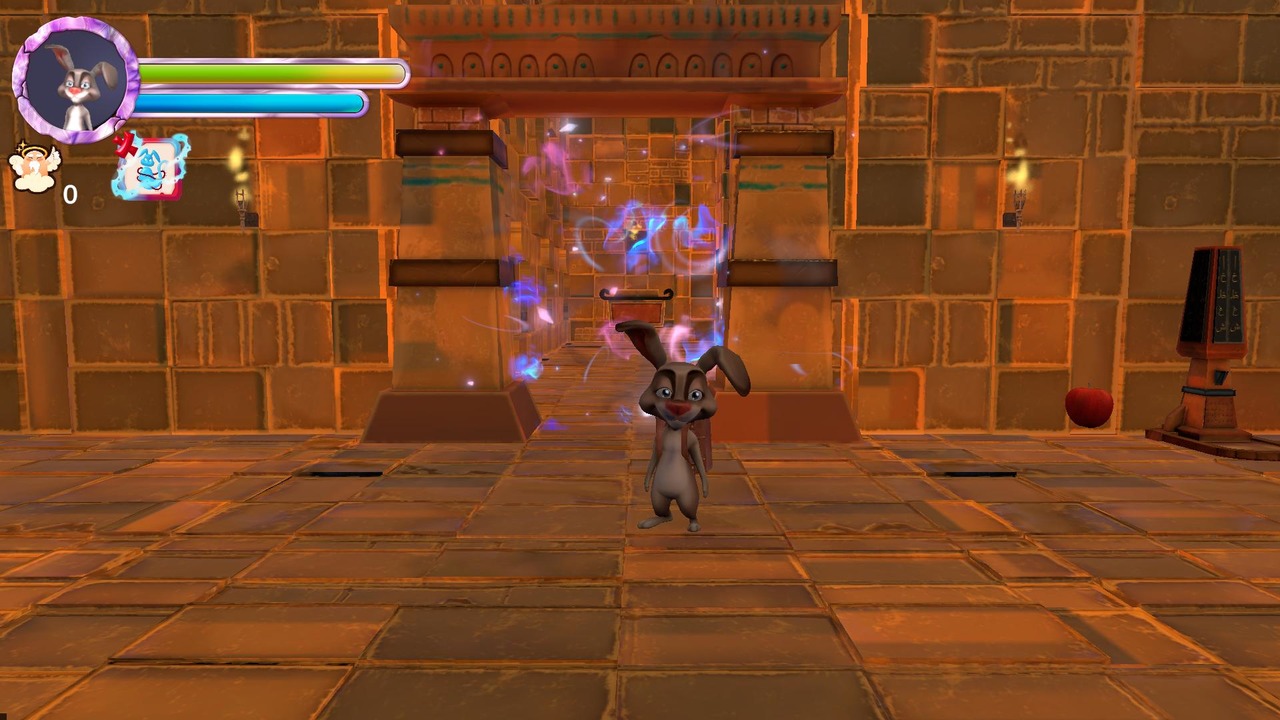Click the red X on the spell card
1280x720 pixels.
tap(126, 145)
